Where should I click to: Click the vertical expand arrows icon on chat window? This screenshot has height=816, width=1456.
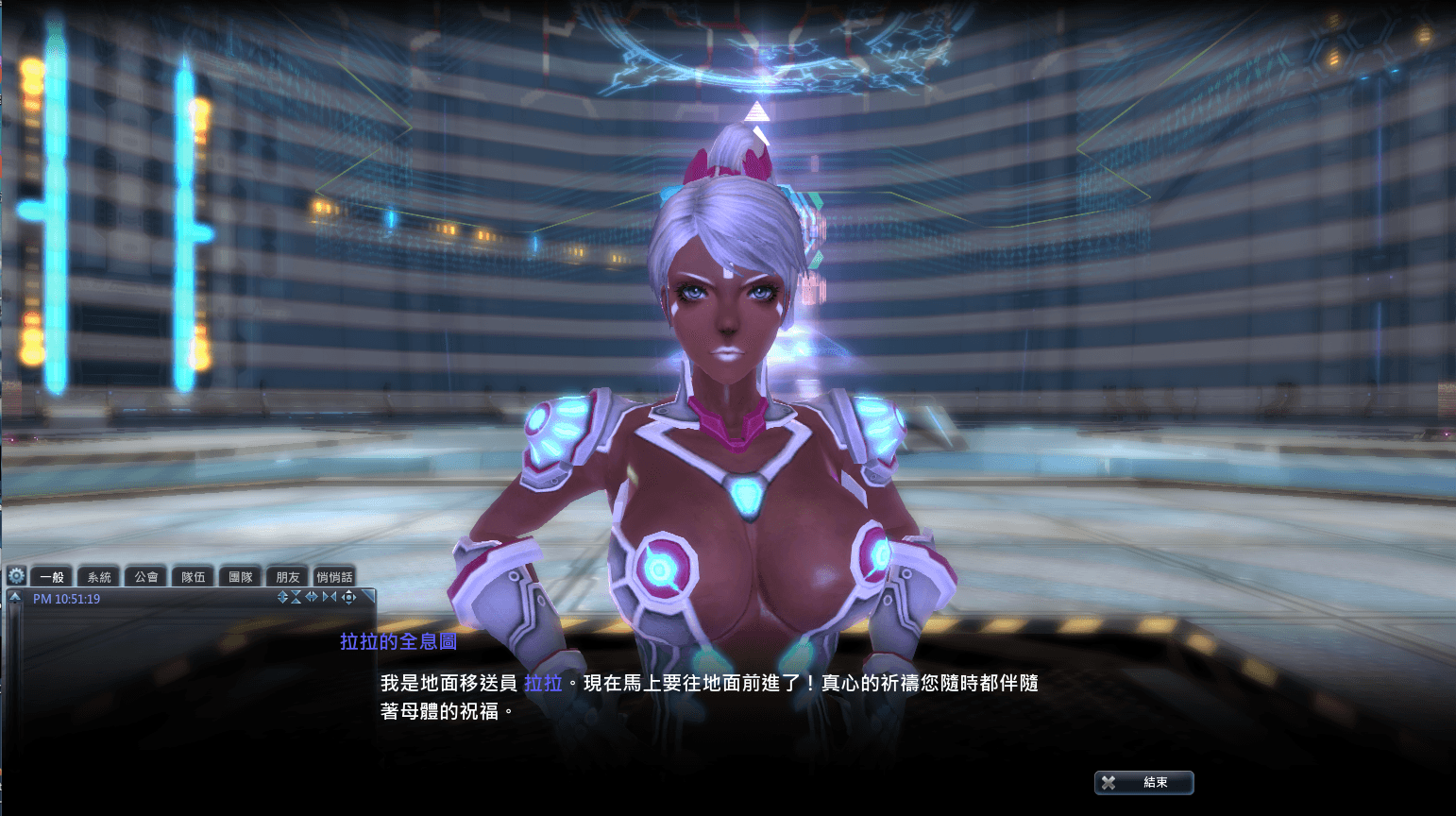click(282, 597)
